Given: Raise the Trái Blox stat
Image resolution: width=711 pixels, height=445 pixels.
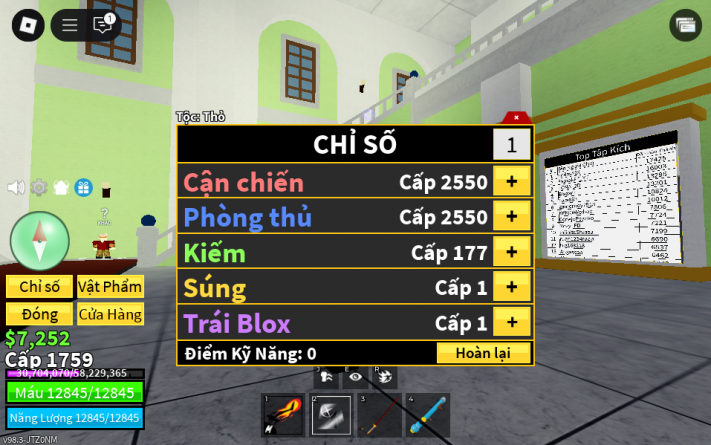Looking at the screenshot, I should click(511, 322).
